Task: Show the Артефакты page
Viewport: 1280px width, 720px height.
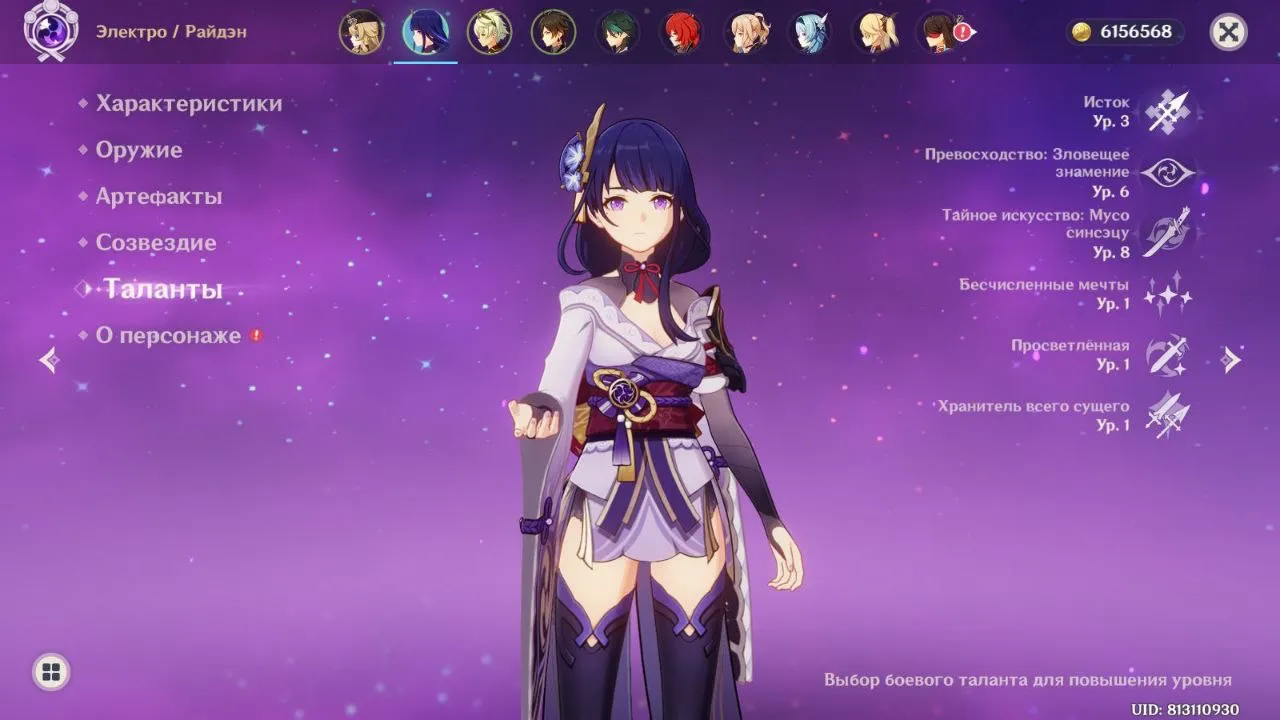Action: (x=158, y=196)
